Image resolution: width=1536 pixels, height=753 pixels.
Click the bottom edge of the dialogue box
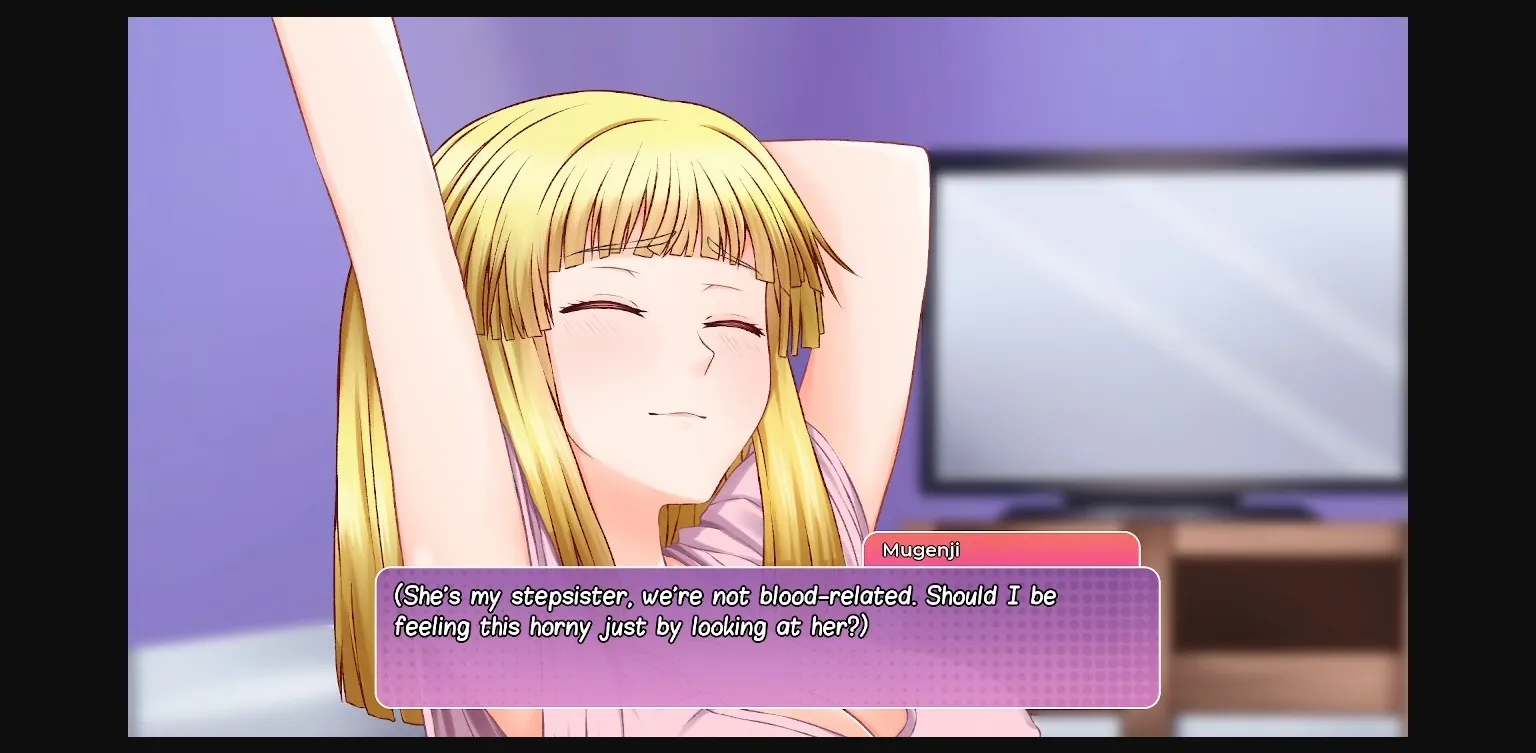click(x=770, y=705)
